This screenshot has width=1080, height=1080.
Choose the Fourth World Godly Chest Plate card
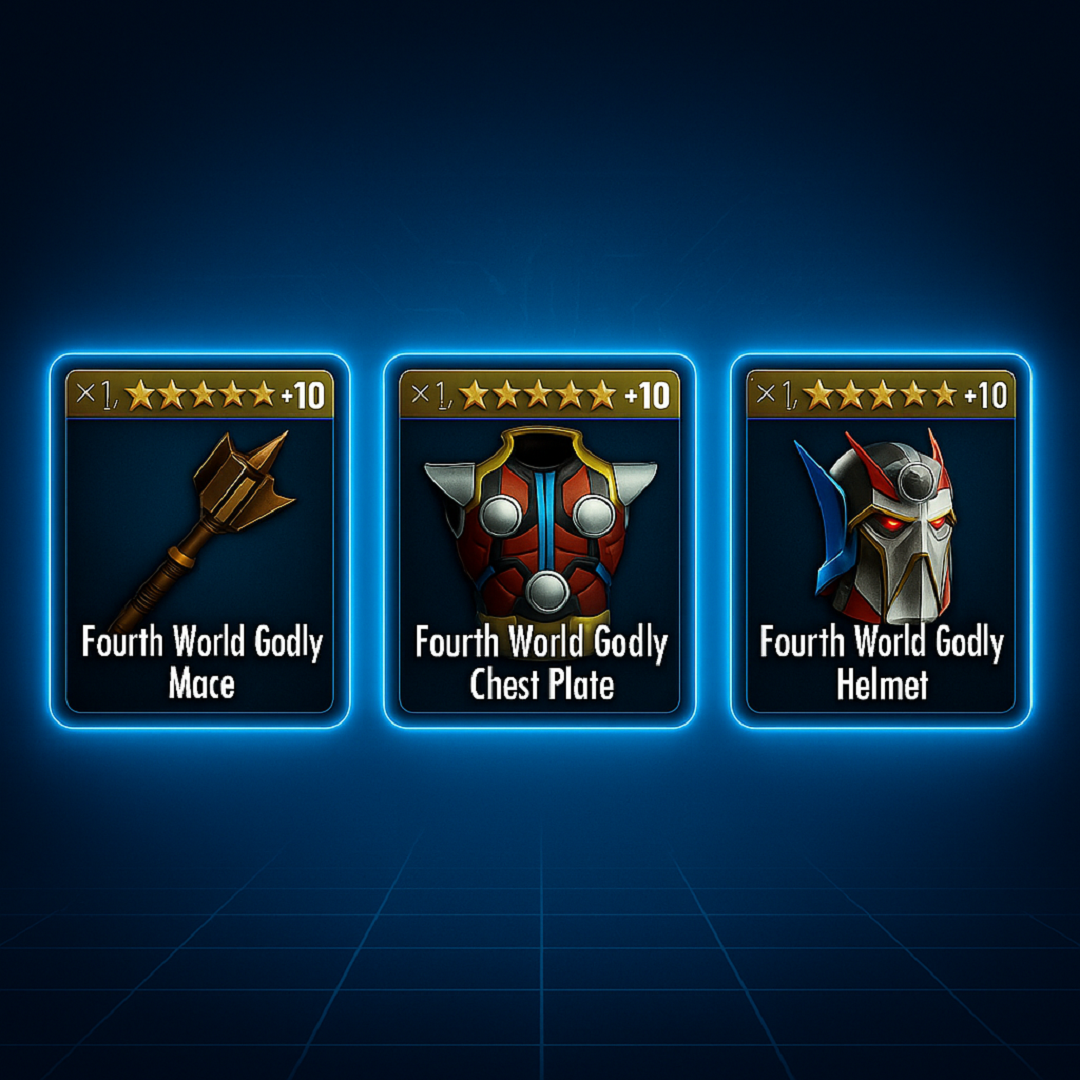point(540,540)
